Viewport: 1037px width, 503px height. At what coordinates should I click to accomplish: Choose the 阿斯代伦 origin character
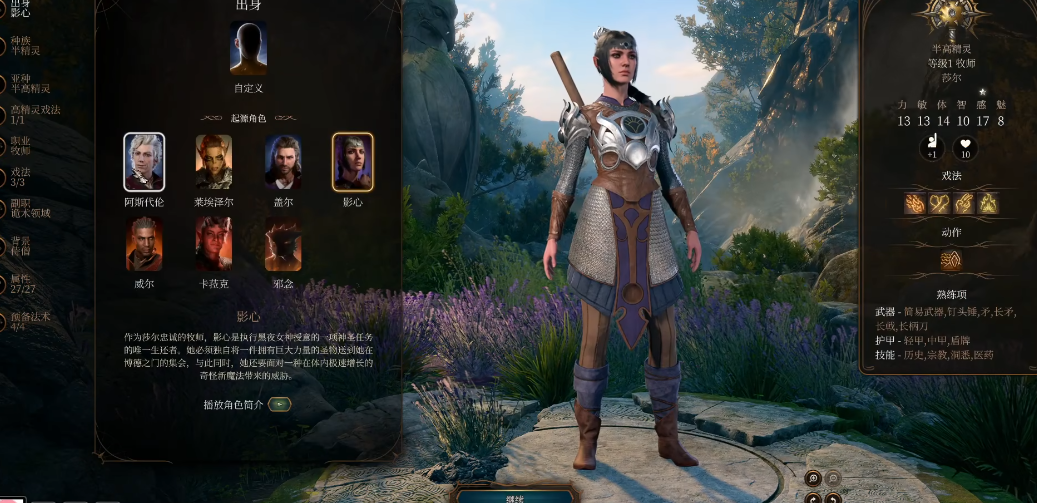tap(144, 161)
